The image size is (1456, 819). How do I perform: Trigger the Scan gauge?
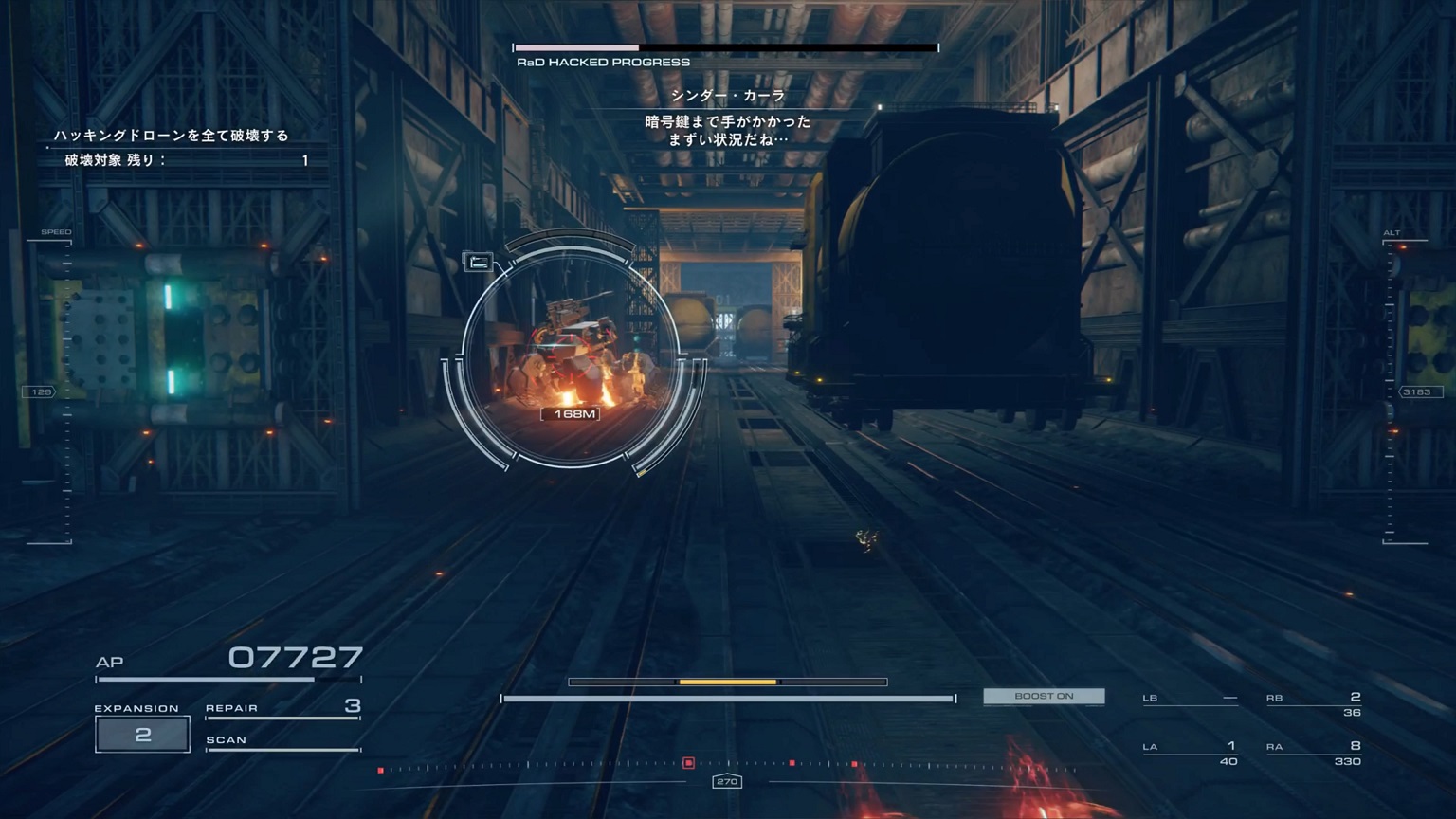click(282, 741)
